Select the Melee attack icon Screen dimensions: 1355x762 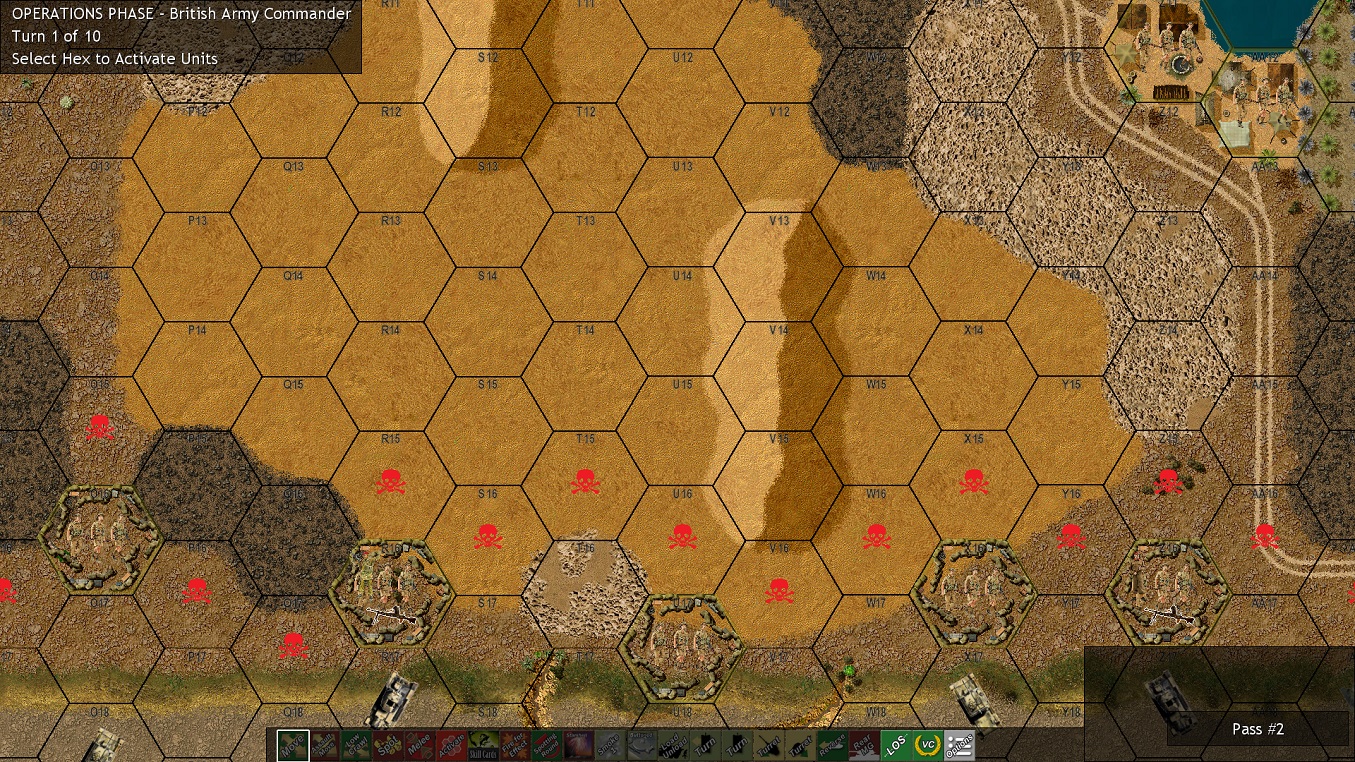(x=418, y=744)
